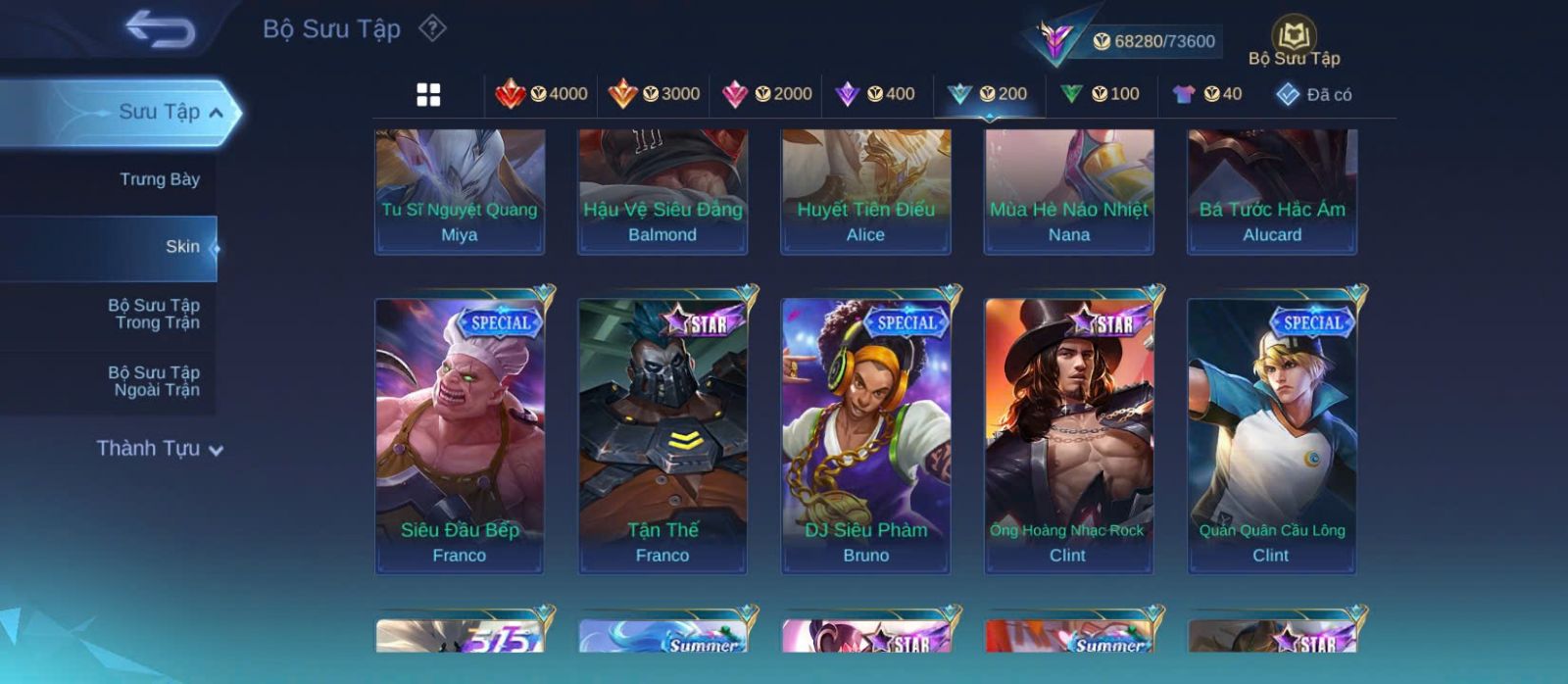Select the 2000 points tier filter
The width and height of the screenshot is (1568, 684).
click(767, 94)
